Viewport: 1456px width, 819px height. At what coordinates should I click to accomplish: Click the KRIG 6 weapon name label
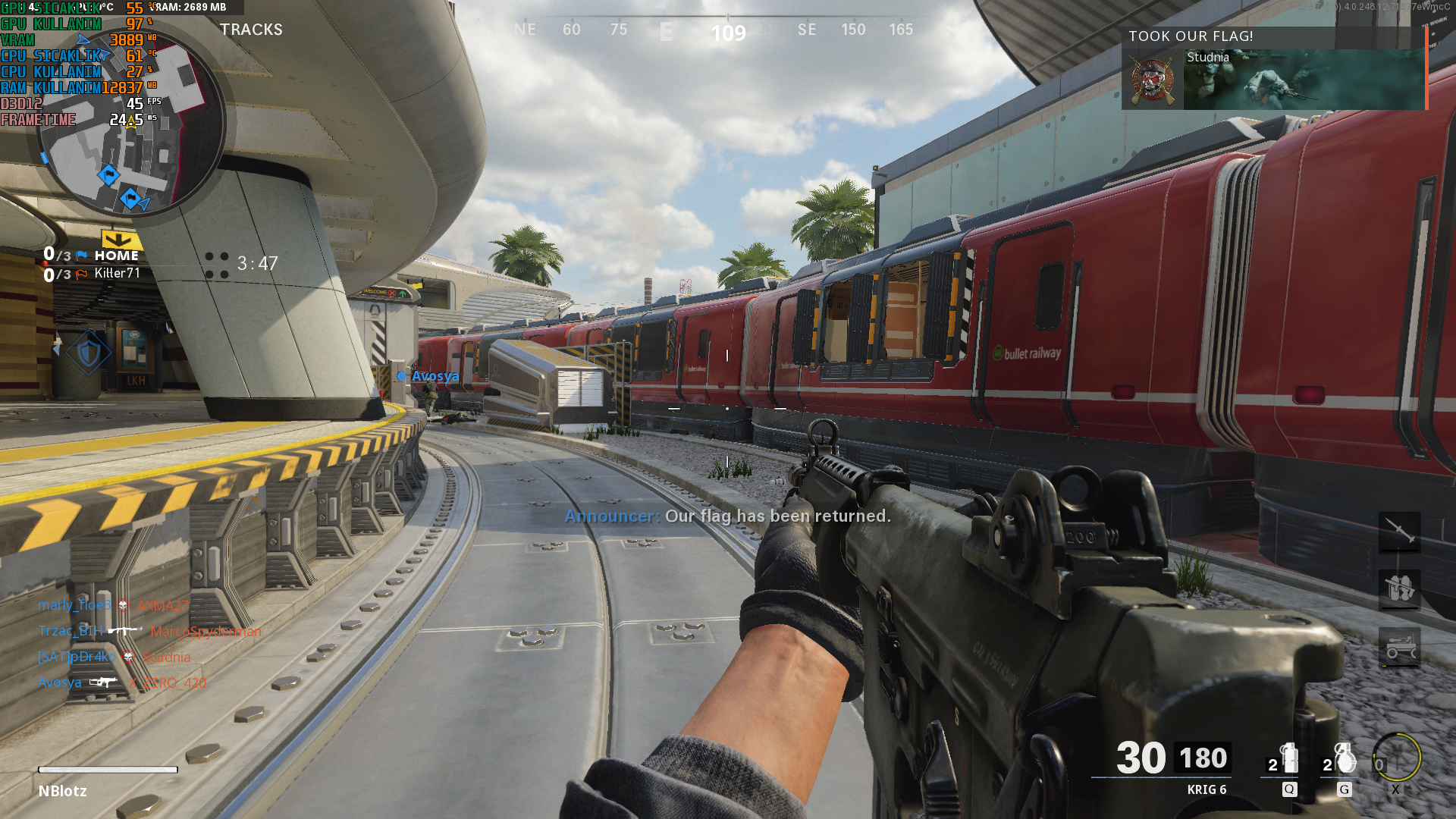click(x=1206, y=789)
